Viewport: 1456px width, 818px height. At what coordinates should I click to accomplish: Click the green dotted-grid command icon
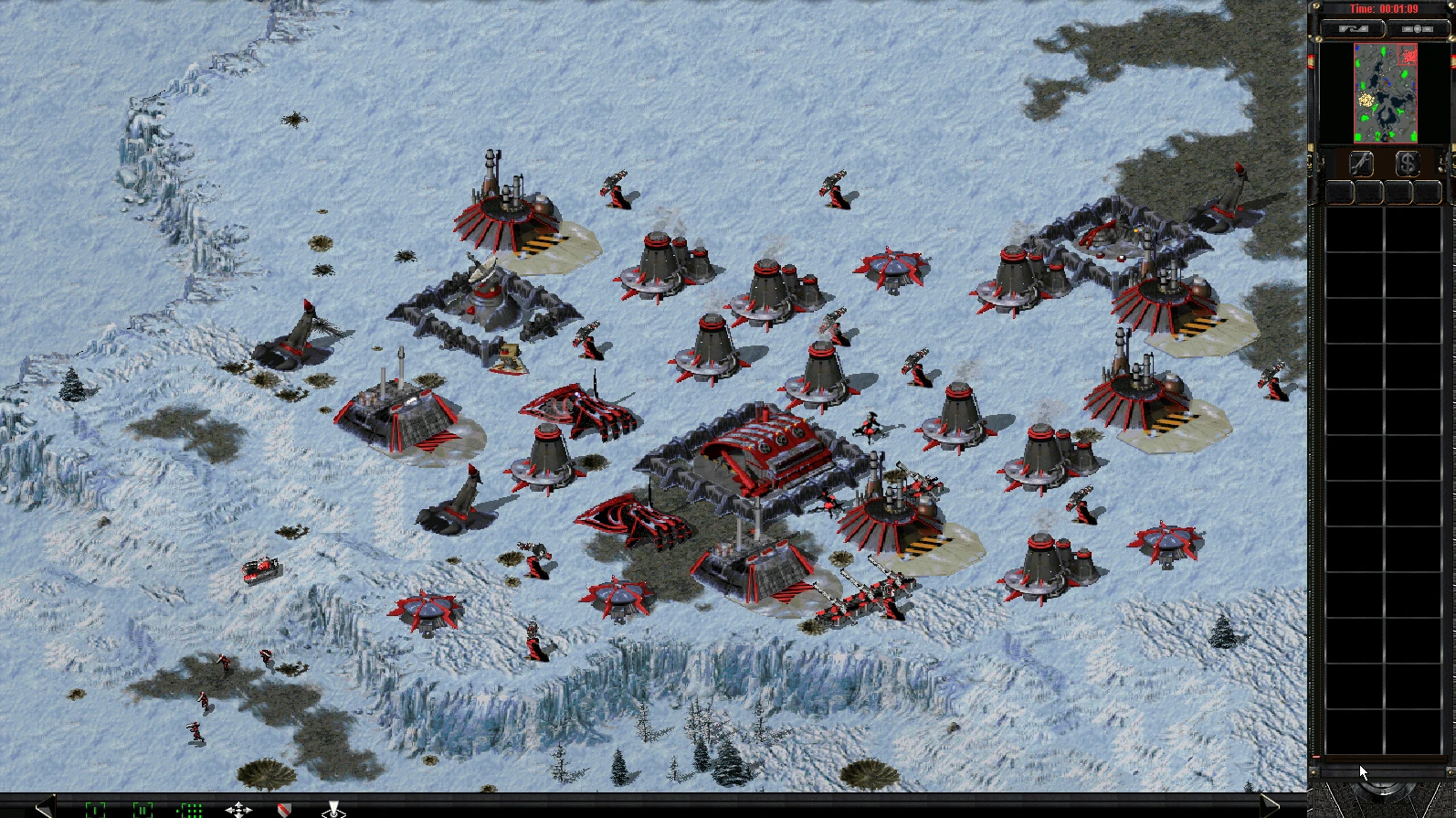tap(190, 809)
